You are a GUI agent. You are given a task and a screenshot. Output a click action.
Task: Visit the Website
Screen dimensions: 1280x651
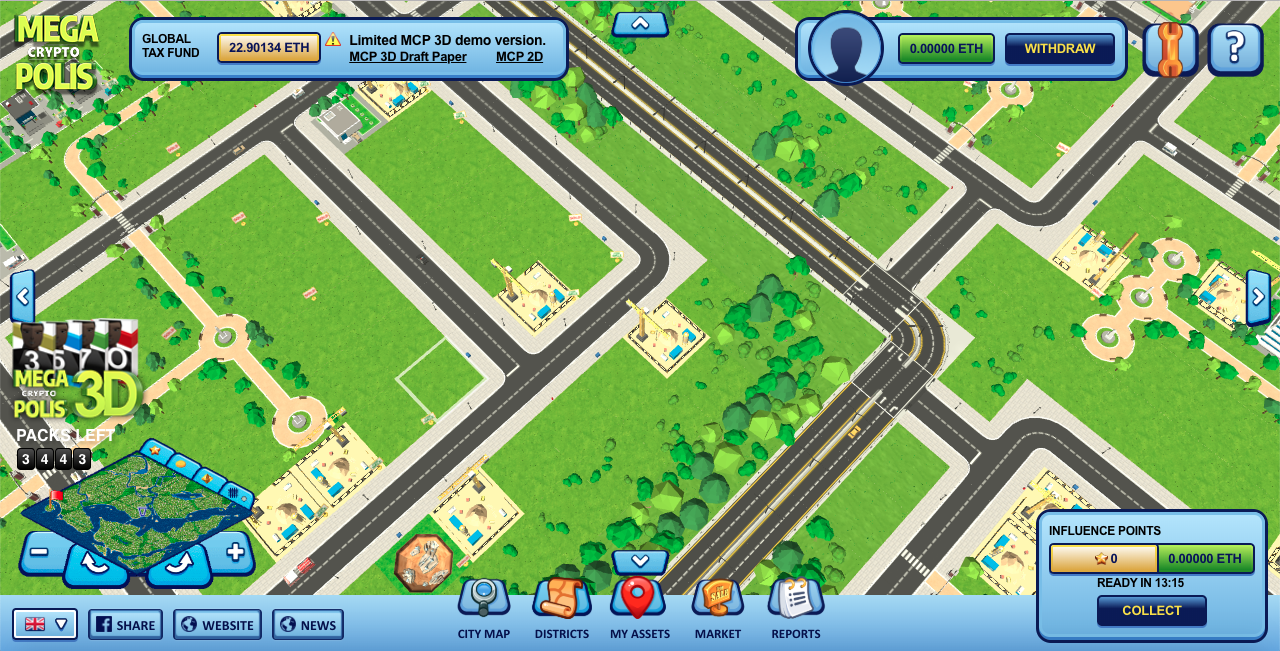point(217,625)
